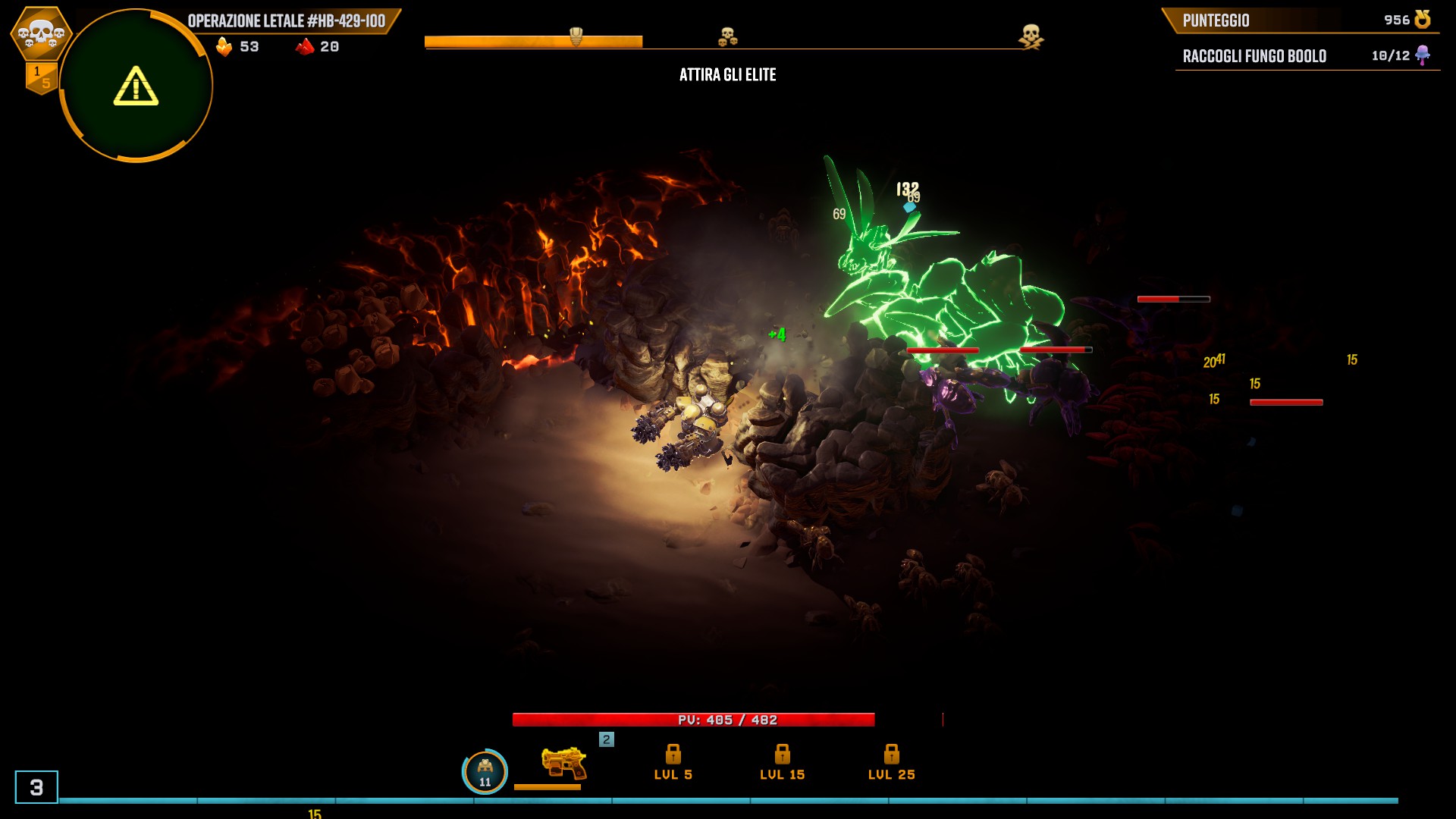Click the triple-skull hazard level badge
This screenshot has height=819, width=1456.
pyautogui.click(x=41, y=33)
